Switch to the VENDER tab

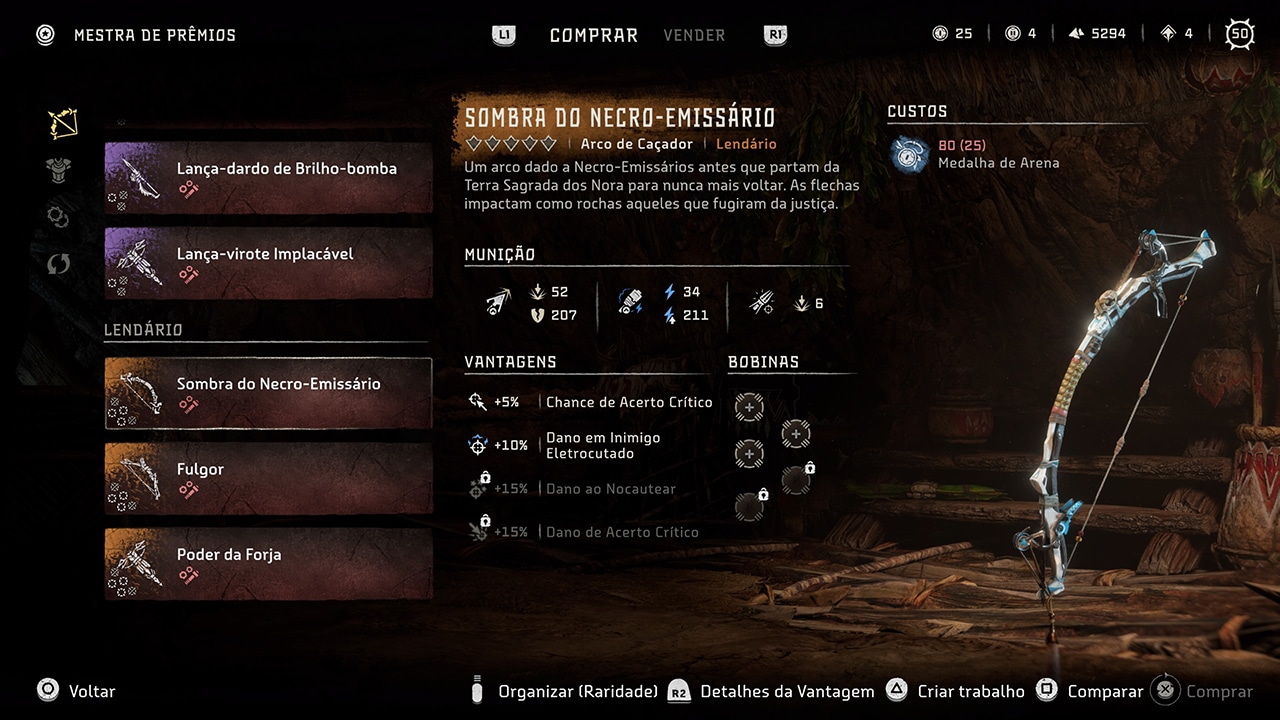(694, 34)
